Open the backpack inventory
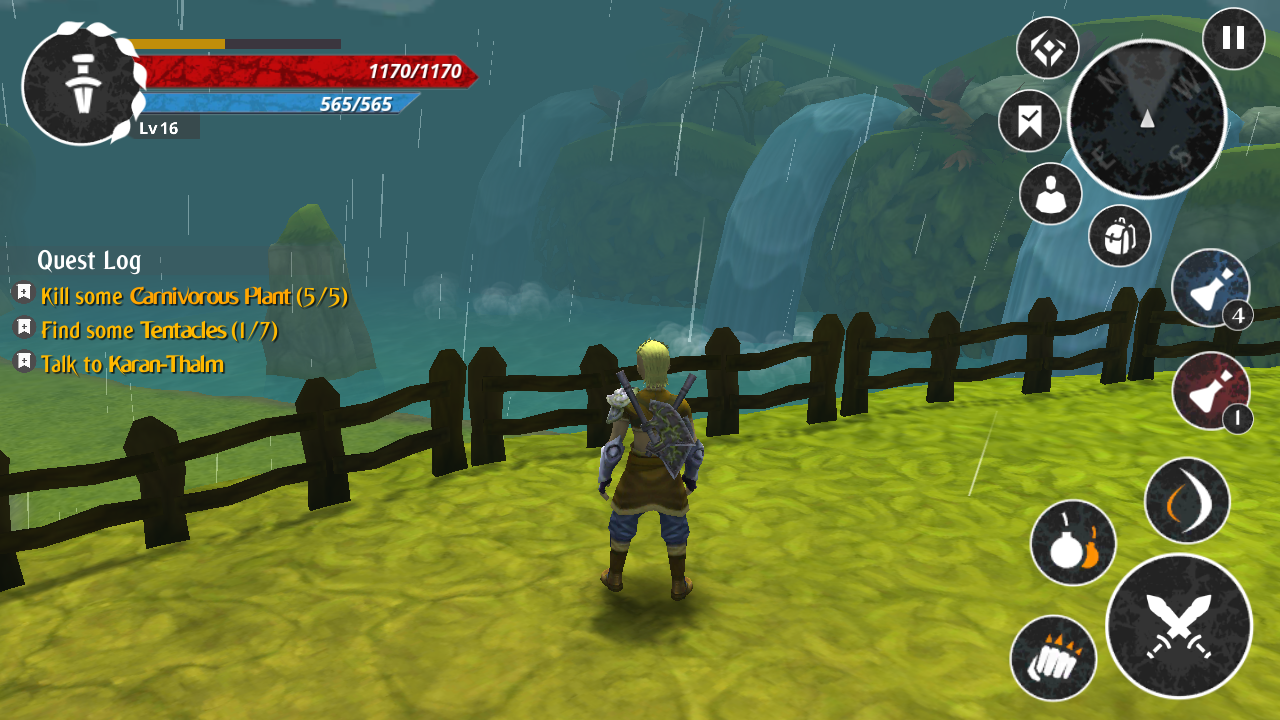1280x720 pixels. tap(1119, 236)
